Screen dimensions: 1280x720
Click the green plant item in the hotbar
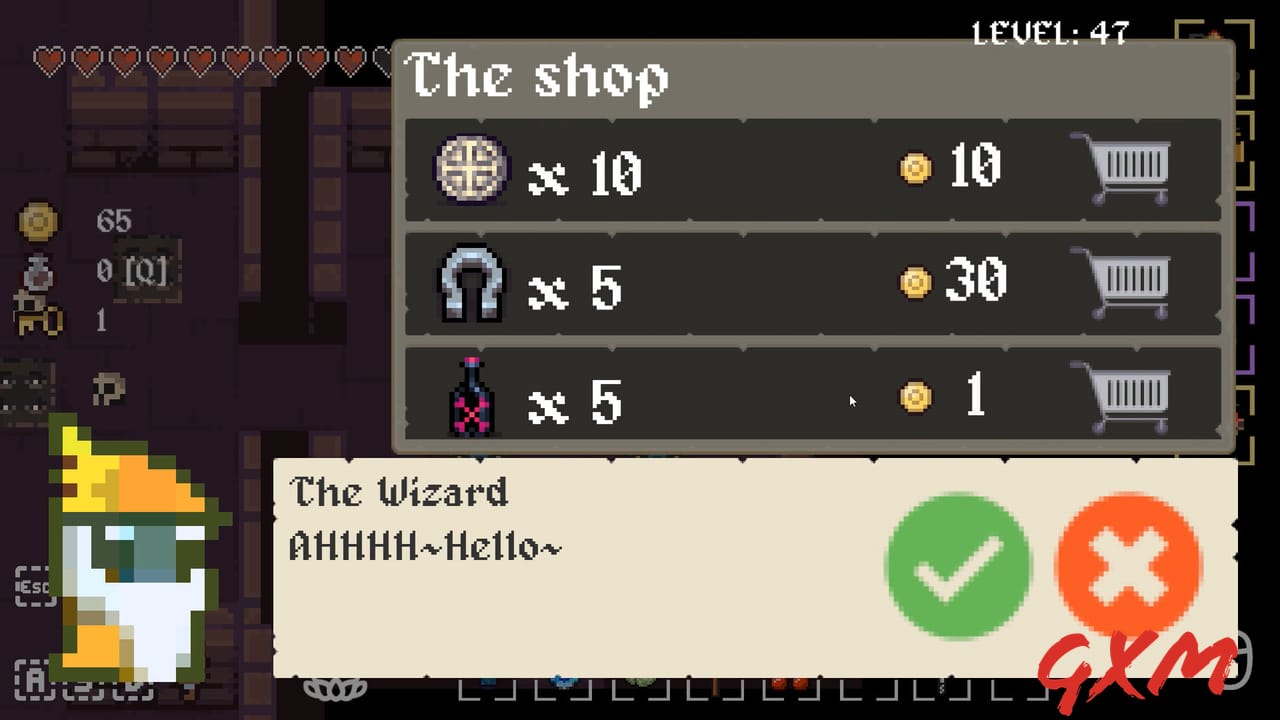[640, 682]
